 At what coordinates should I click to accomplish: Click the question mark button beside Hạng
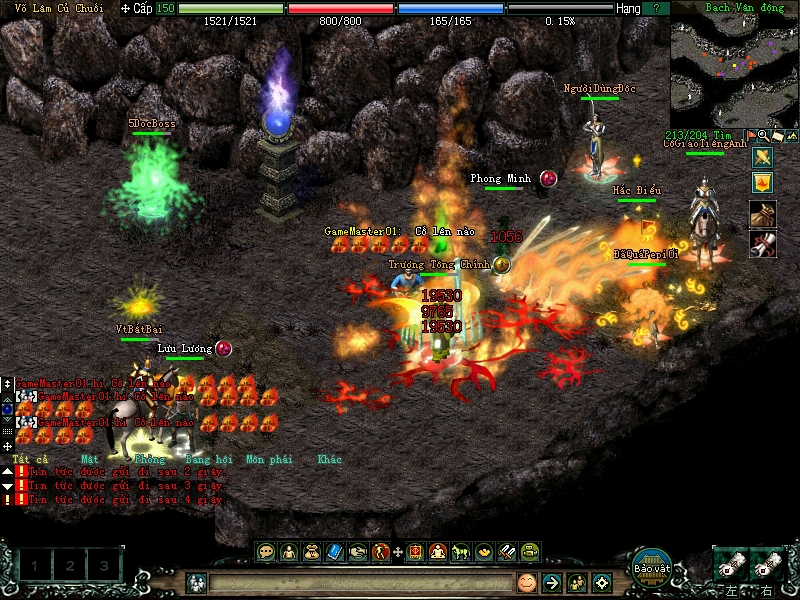(655, 8)
